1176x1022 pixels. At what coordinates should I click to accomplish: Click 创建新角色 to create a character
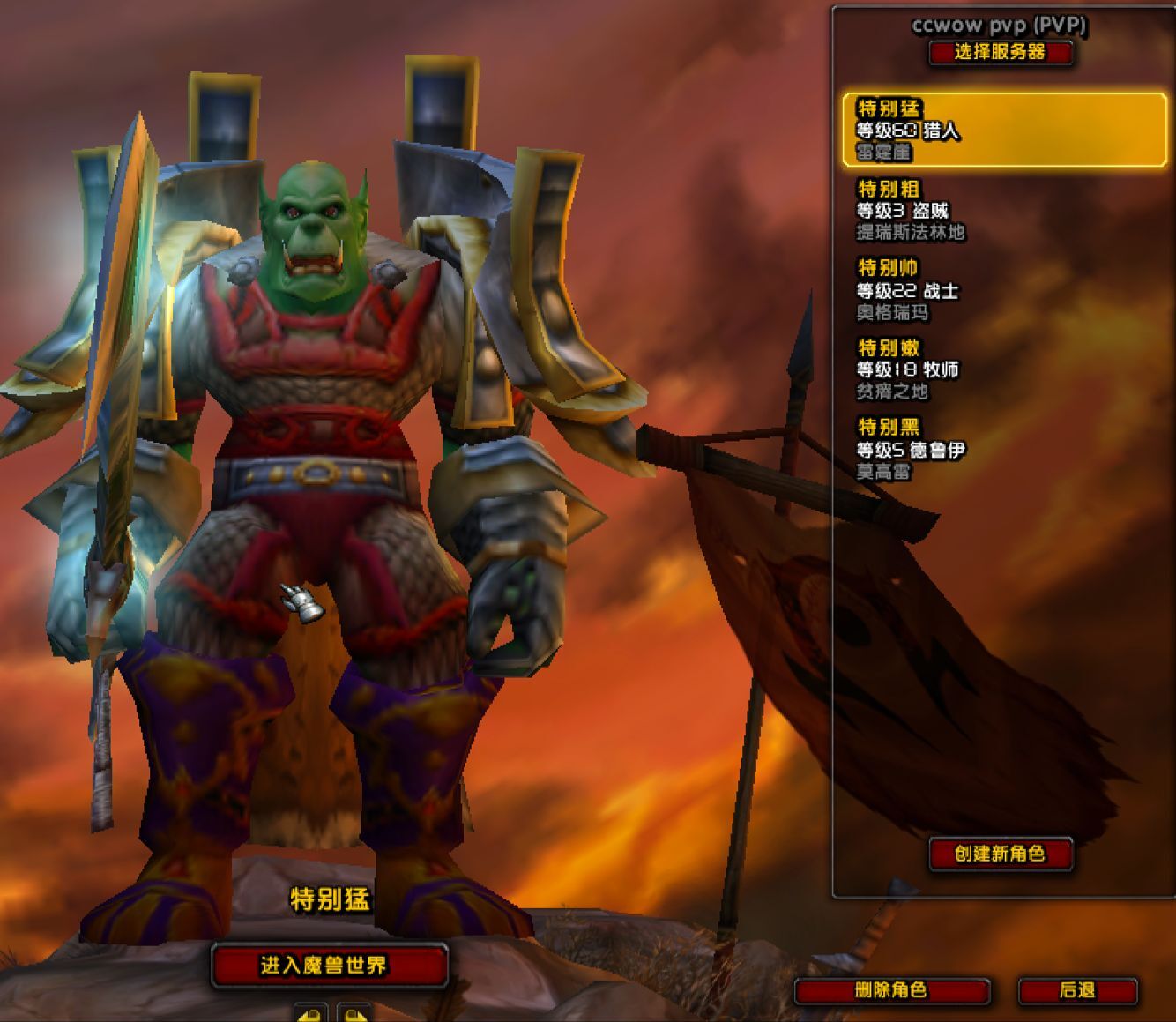1000,854
